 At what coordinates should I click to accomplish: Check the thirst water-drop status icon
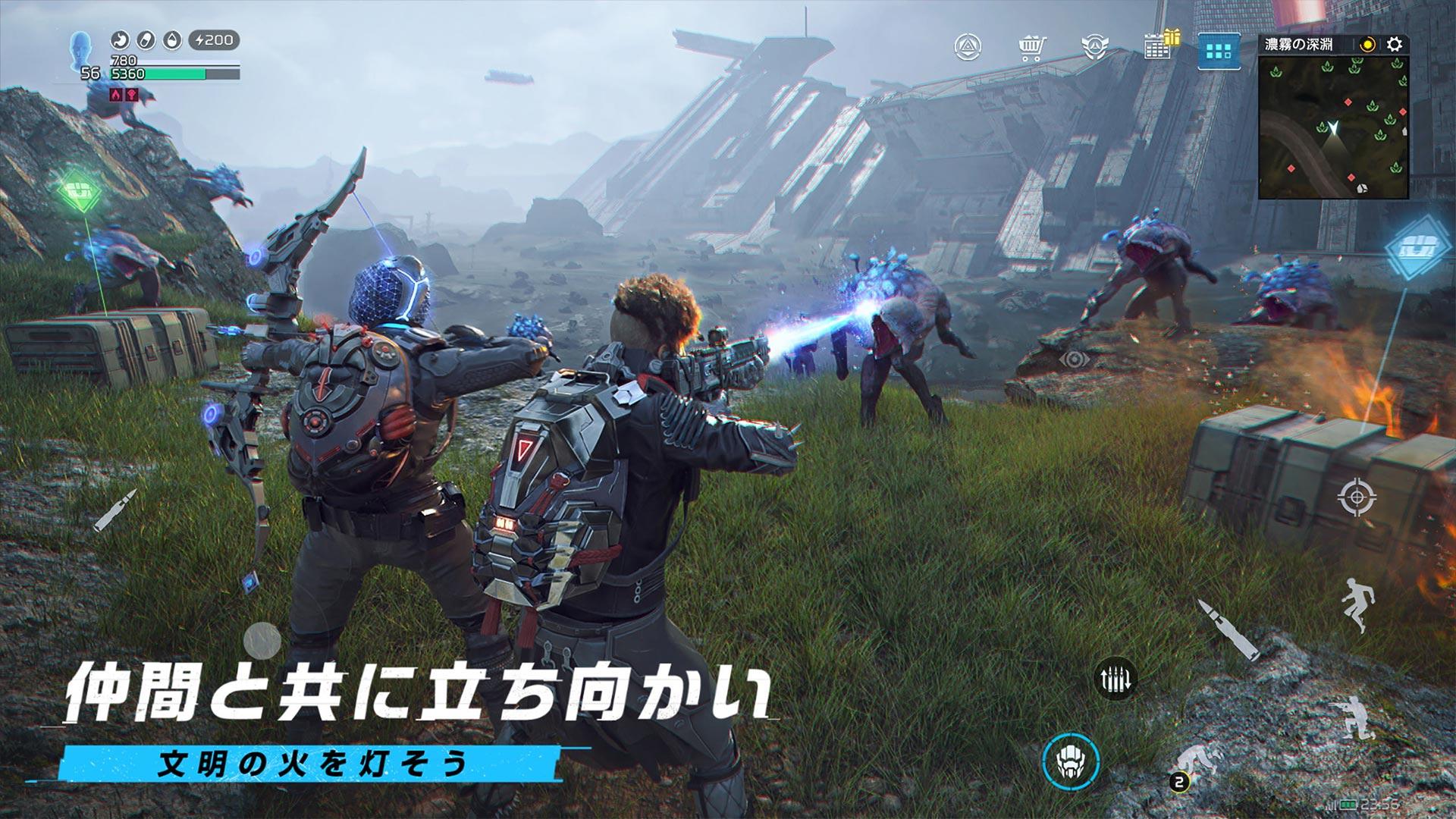pos(173,40)
